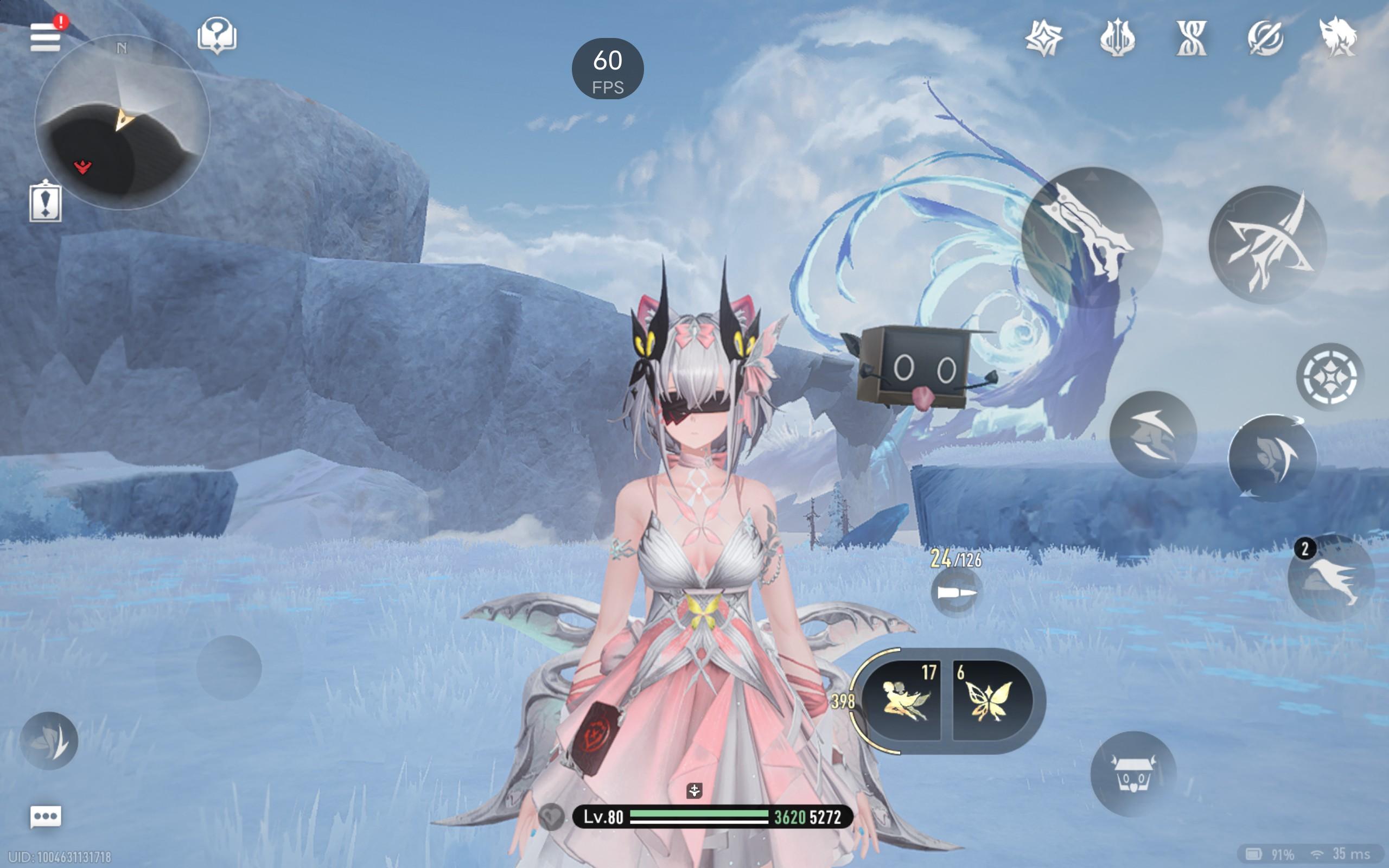The image size is (1389, 868).
Task: Reload using the bullet ammo button
Action: coord(955,592)
